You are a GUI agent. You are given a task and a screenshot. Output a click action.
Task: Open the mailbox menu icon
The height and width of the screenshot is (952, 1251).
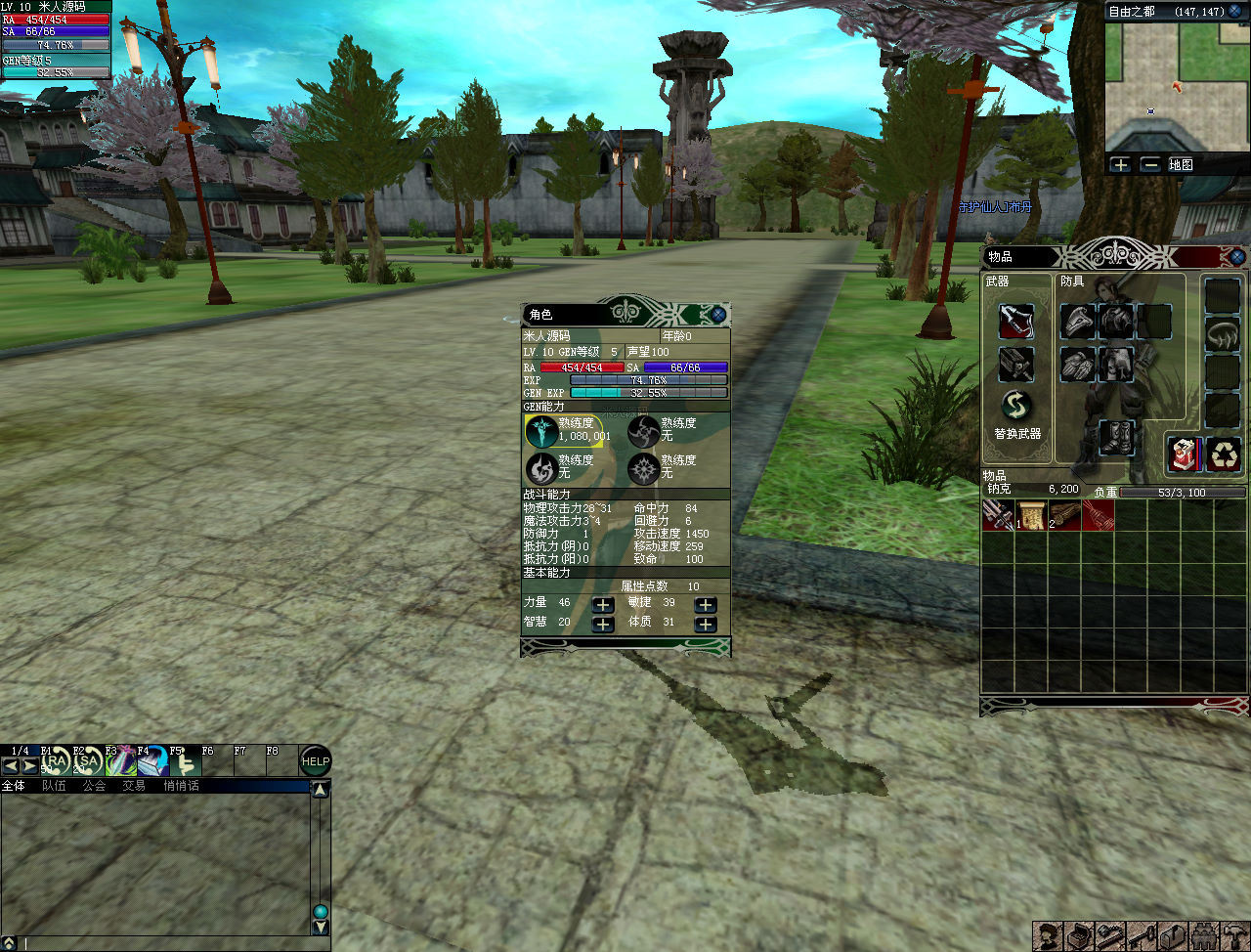[x=1173, y=936]
